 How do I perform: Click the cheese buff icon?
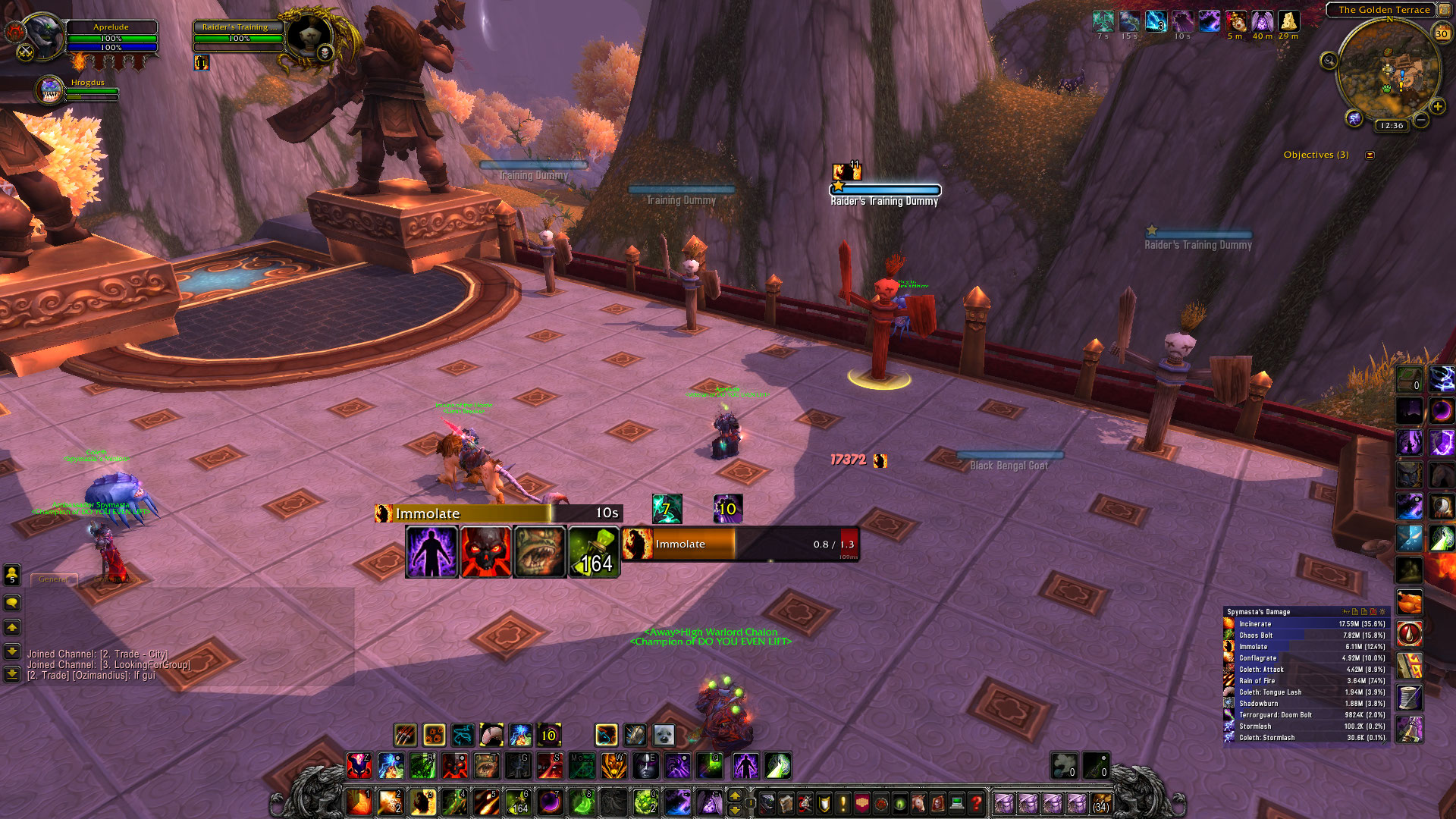pos(1288,21)
